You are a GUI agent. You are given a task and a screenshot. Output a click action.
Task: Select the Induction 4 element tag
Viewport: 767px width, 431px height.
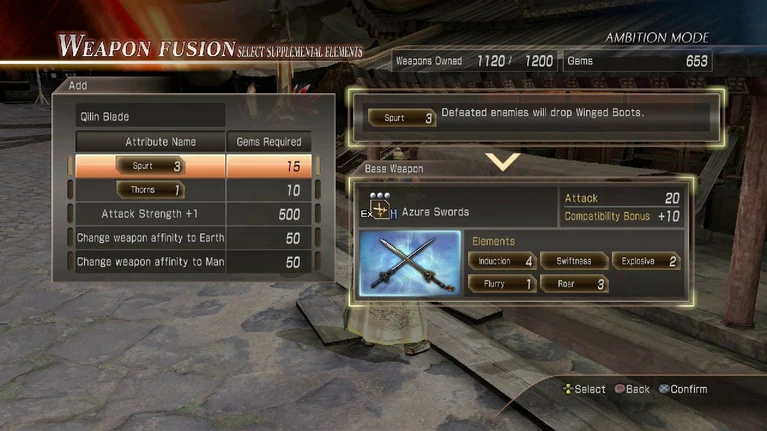click(x=500, y=261)
